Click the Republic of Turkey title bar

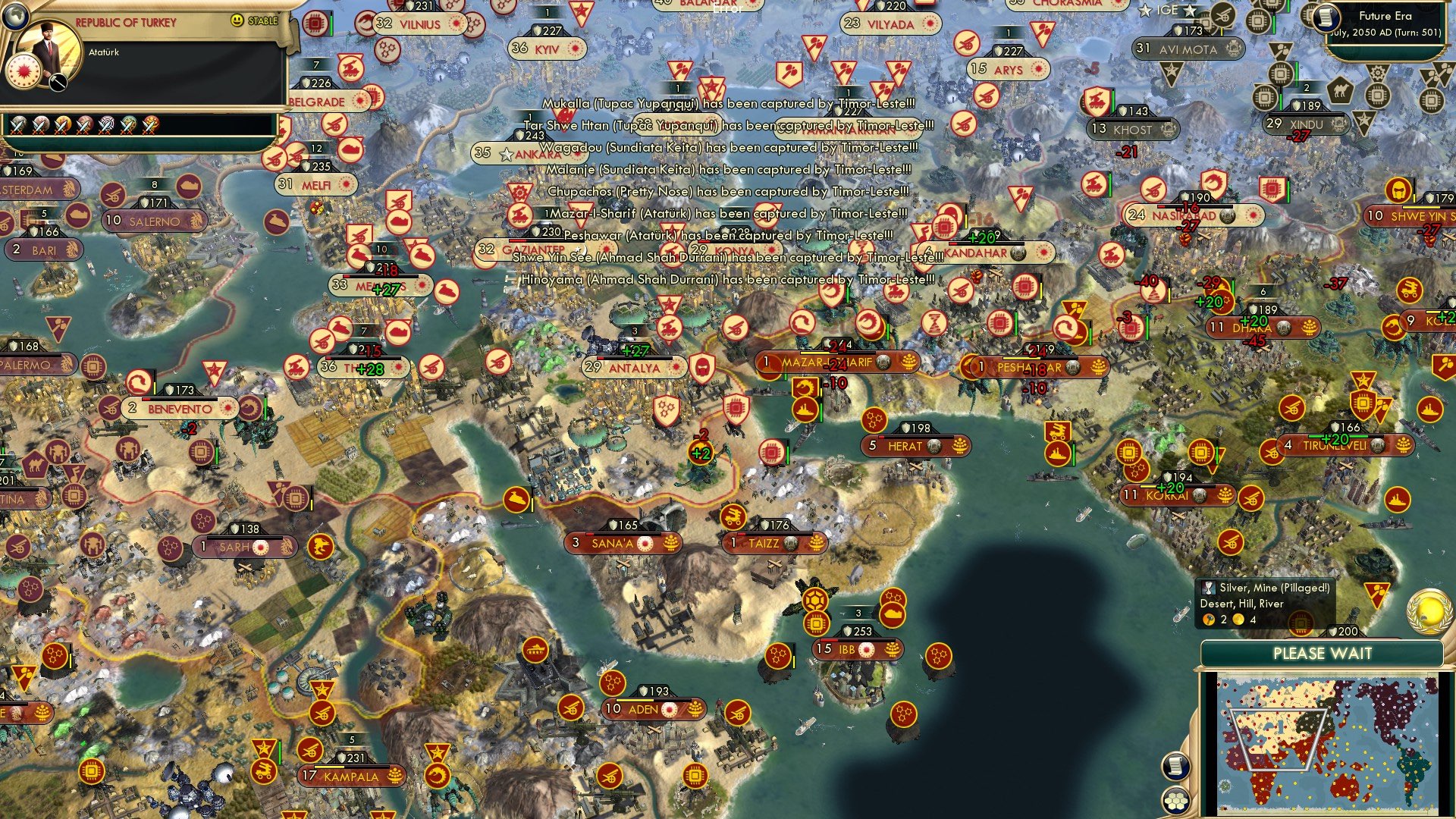click(x=125, y=23)
